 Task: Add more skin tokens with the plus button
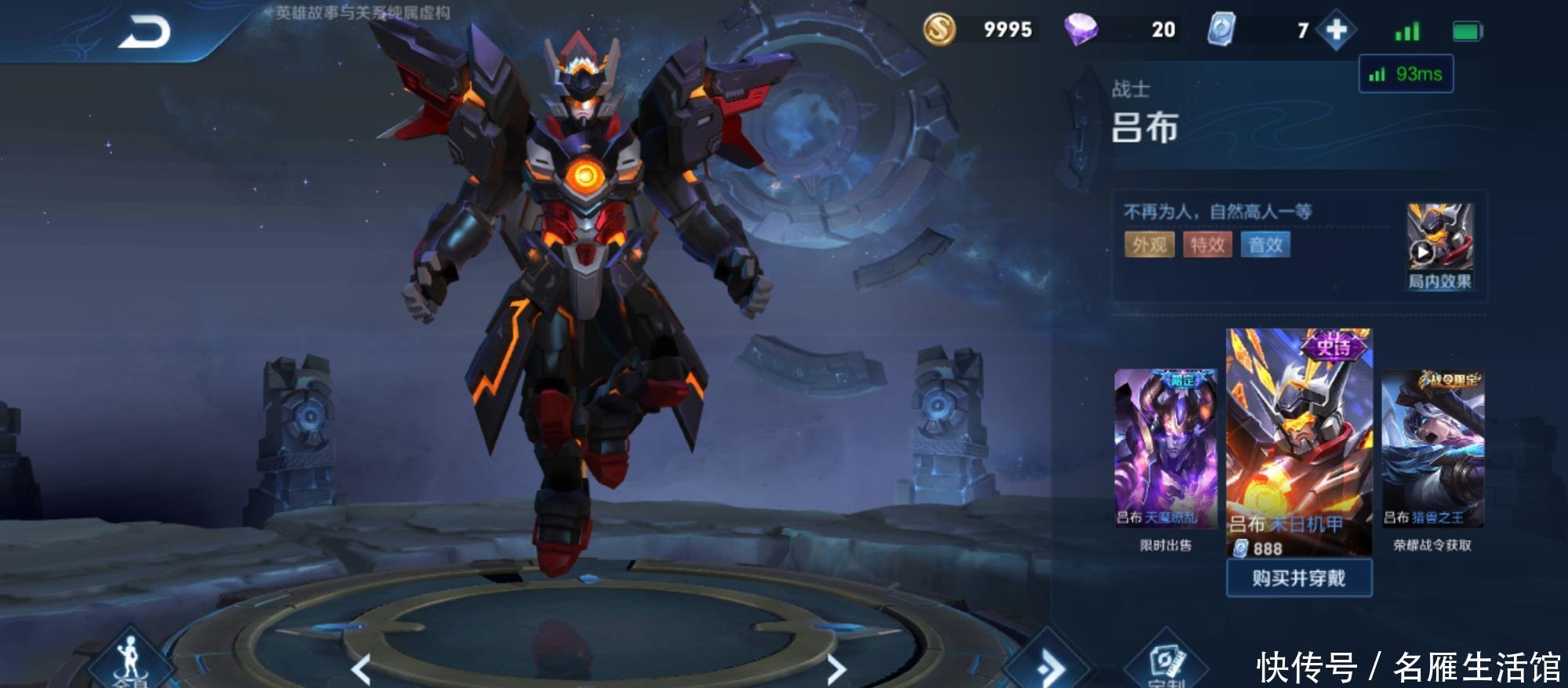point(1336,31)
